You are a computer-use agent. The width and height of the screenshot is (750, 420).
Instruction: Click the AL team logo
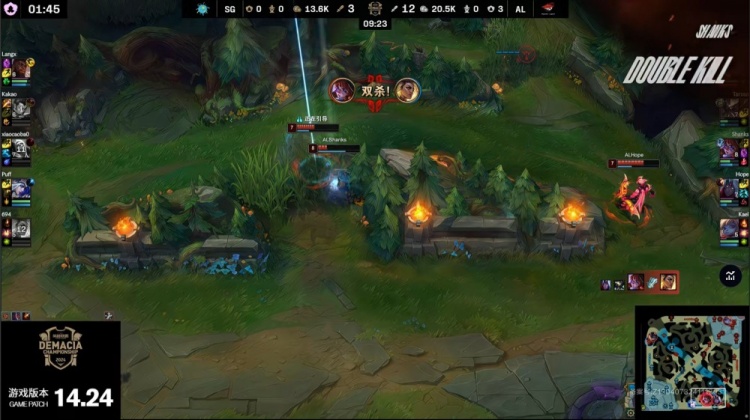549,9
